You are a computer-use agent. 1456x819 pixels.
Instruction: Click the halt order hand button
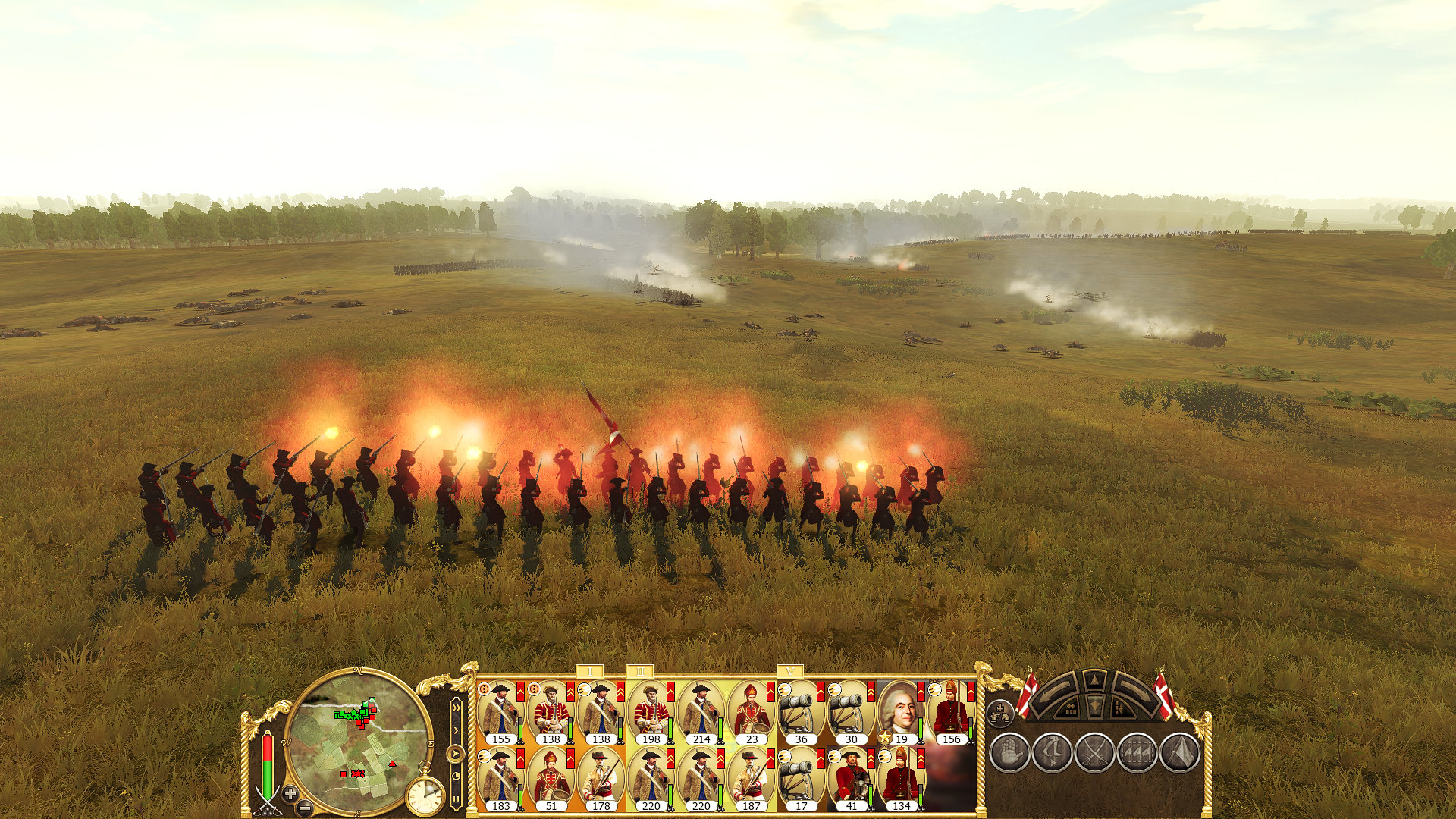coord(1009,752)
